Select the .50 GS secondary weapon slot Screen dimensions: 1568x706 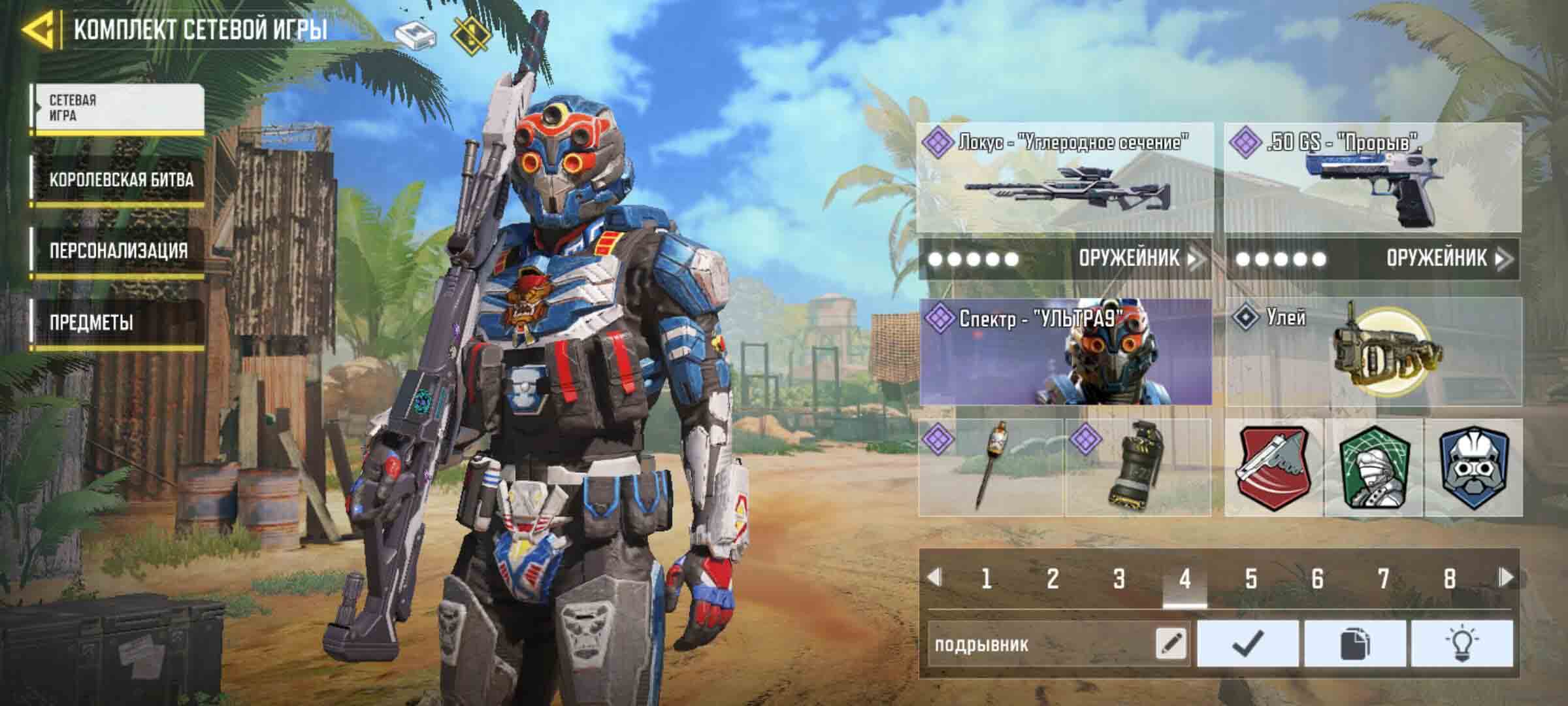[1373, 177]
